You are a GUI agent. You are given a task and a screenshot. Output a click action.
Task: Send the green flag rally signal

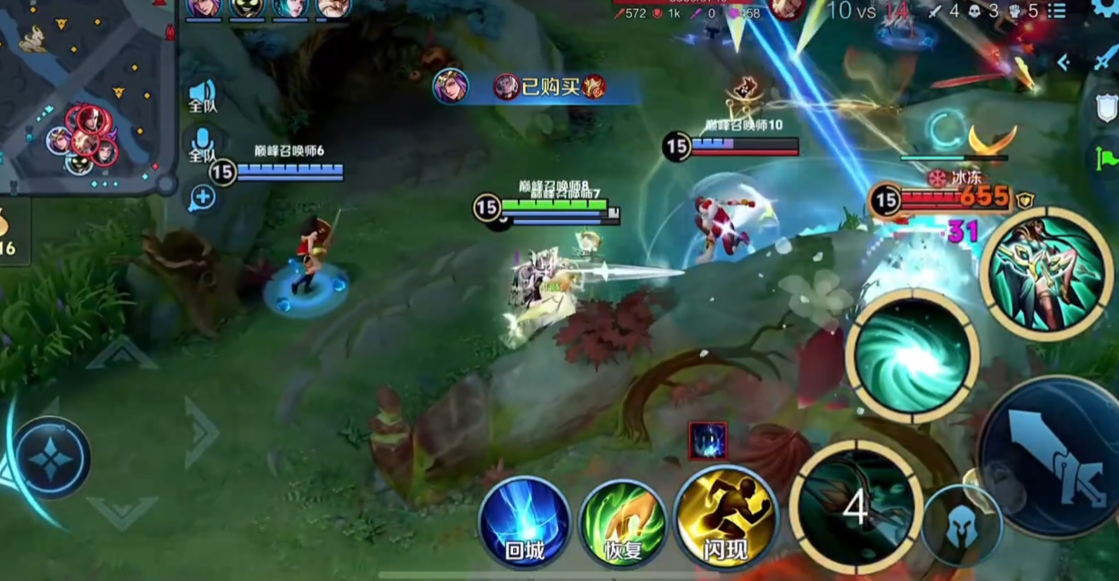(x=1106, y=158)
